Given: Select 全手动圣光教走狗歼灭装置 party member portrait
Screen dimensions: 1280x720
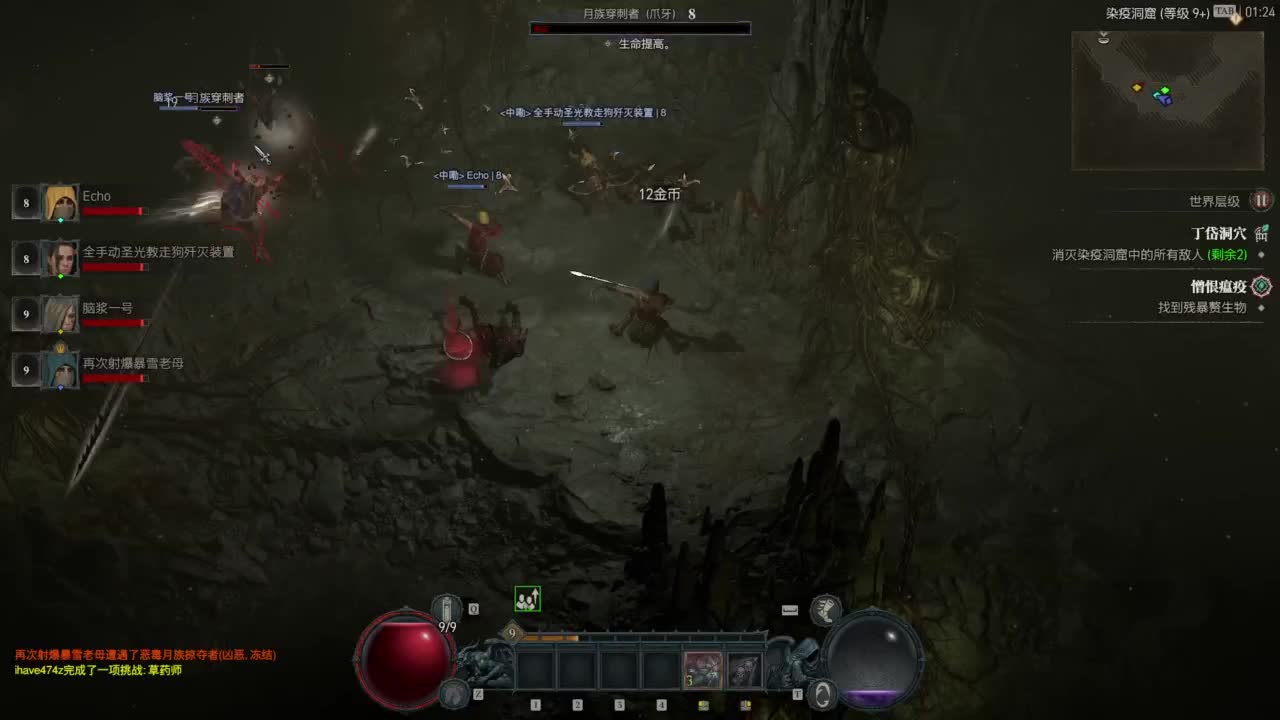Looking at the screenshot, I should [x=61, y=259].
